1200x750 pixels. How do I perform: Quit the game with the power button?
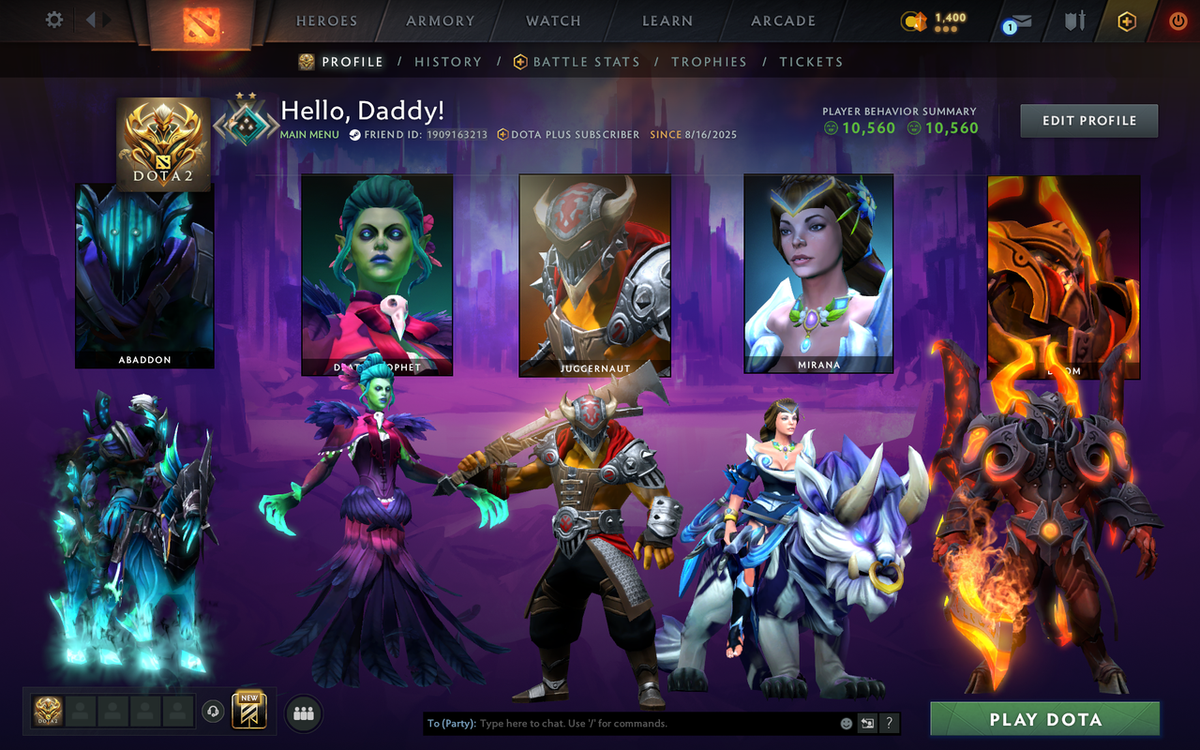(x=1177, y=21)
